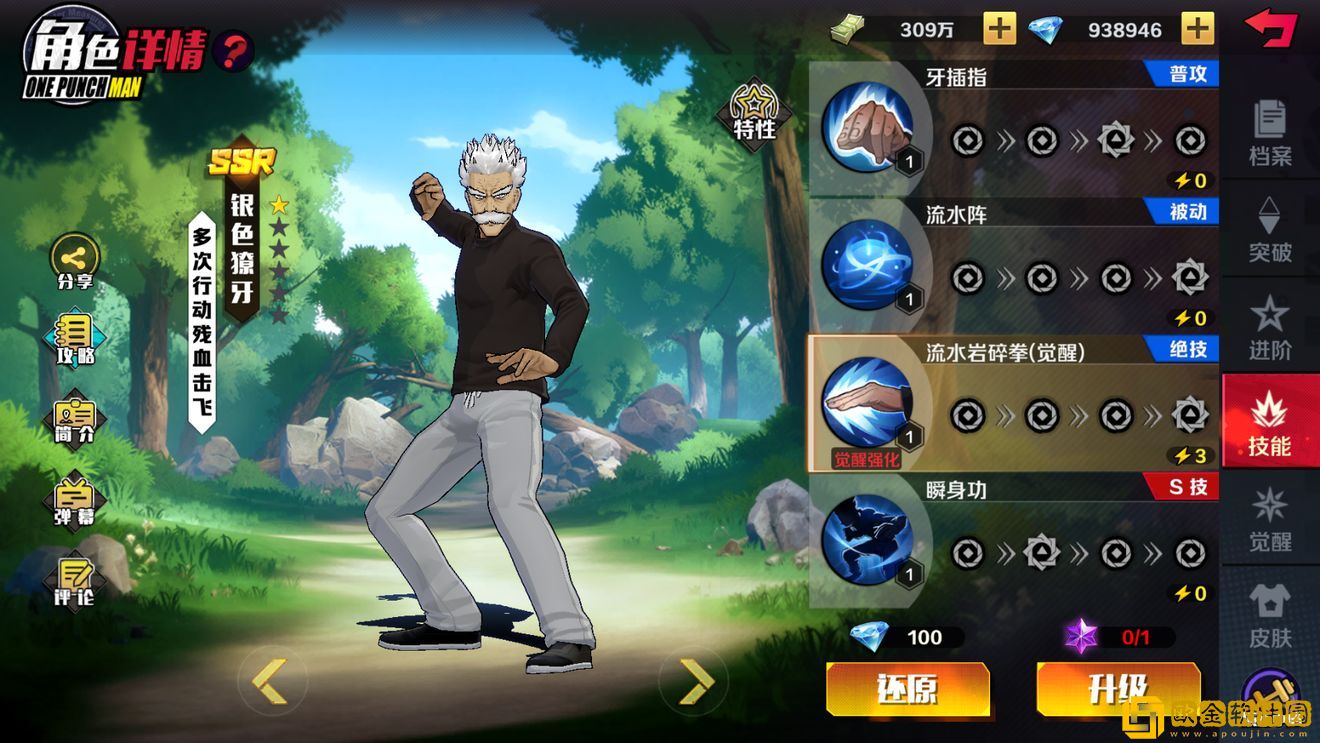Open the 特性 traits icon
Image resolution: width=1320 pixels, height=743 pixels.
pos(755,112)
